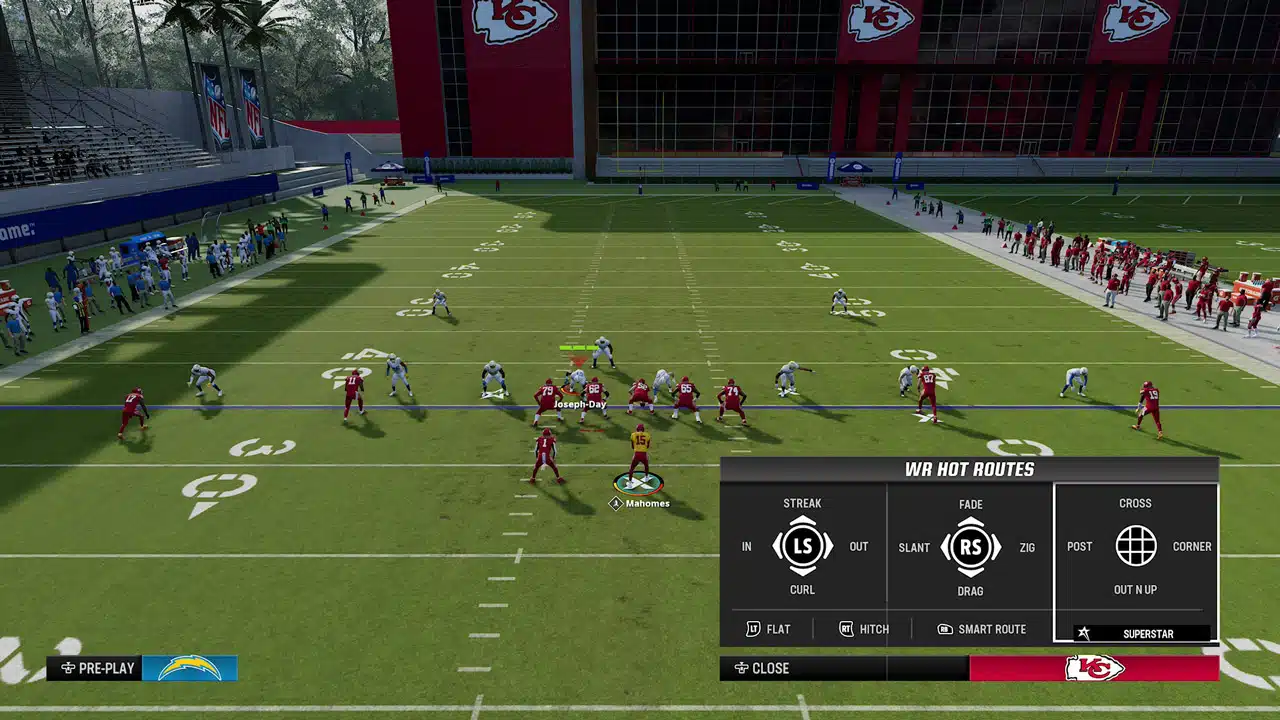1280x720 pixels.
Task: Activate the Smart Route option
Action: (981, 629)
